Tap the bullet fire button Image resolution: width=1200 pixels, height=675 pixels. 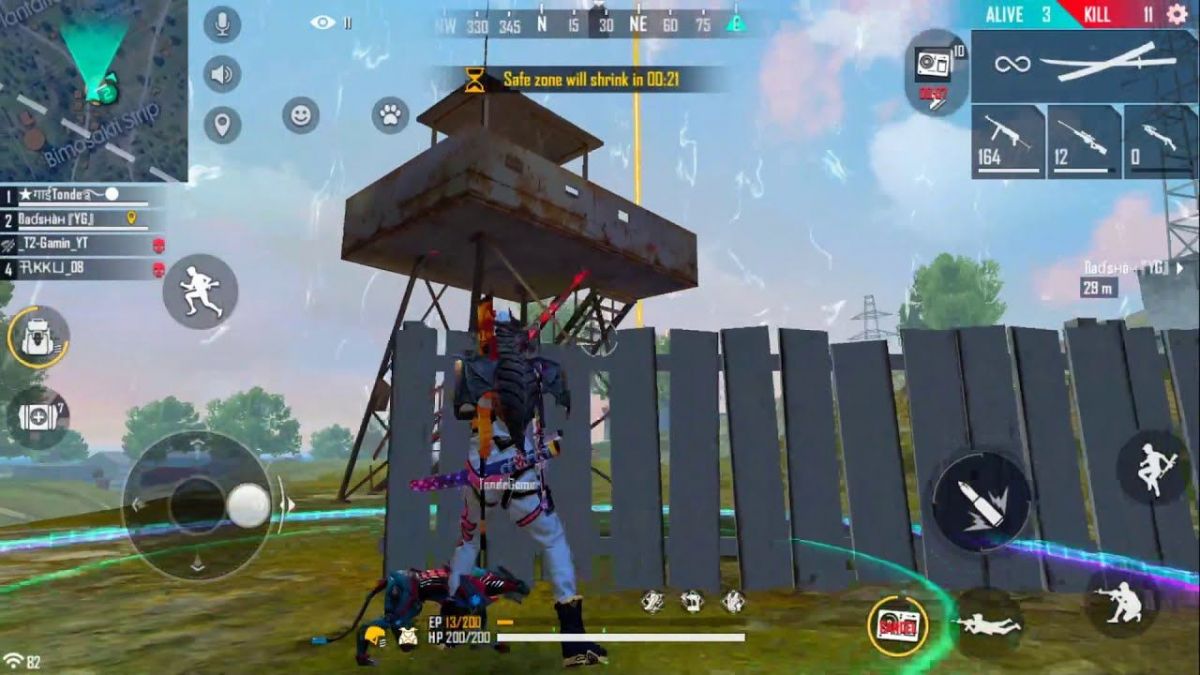981,501
